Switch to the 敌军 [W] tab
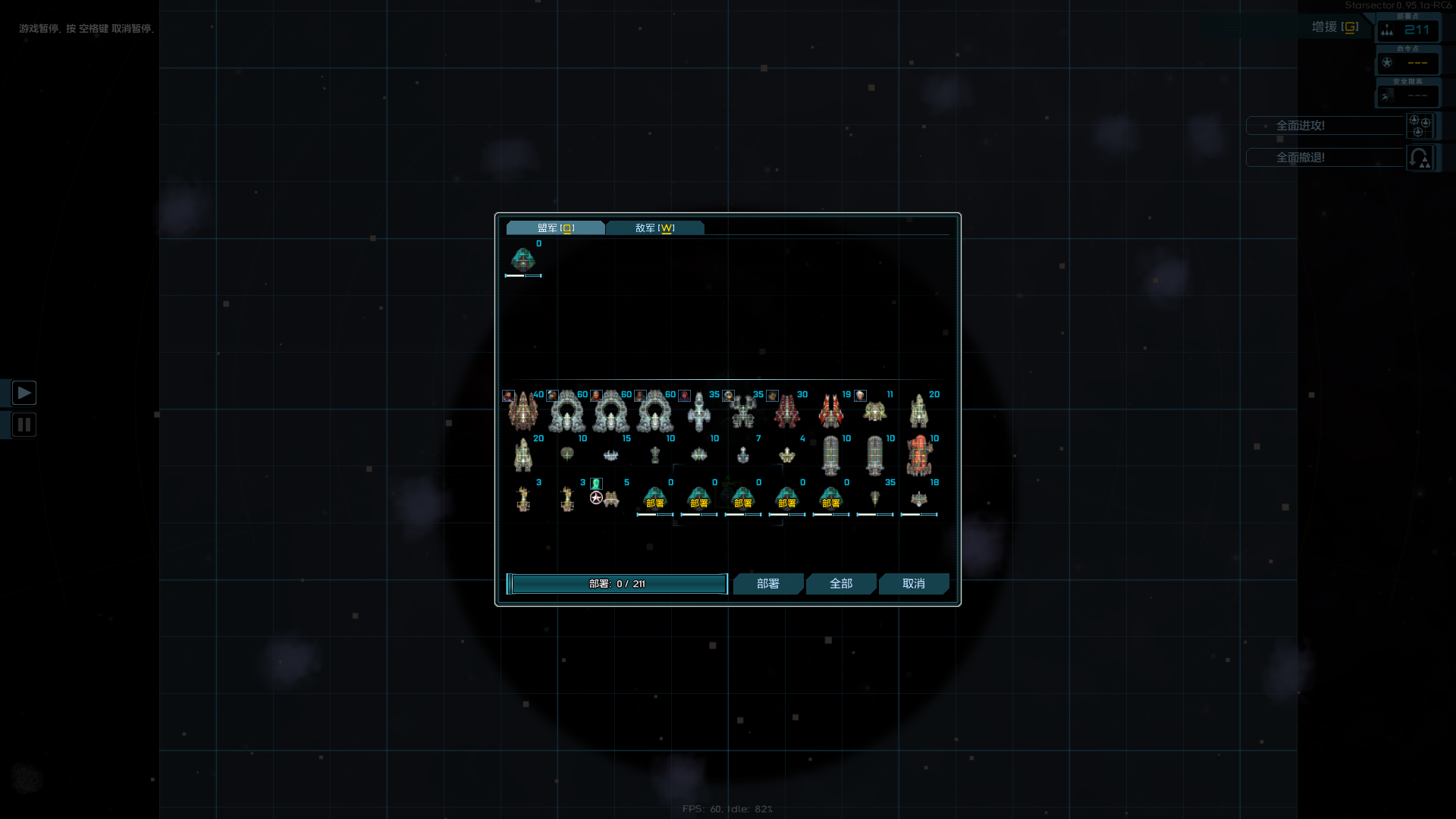The height and width of the screenshot is (819, 1456). [x=655, y=227]
